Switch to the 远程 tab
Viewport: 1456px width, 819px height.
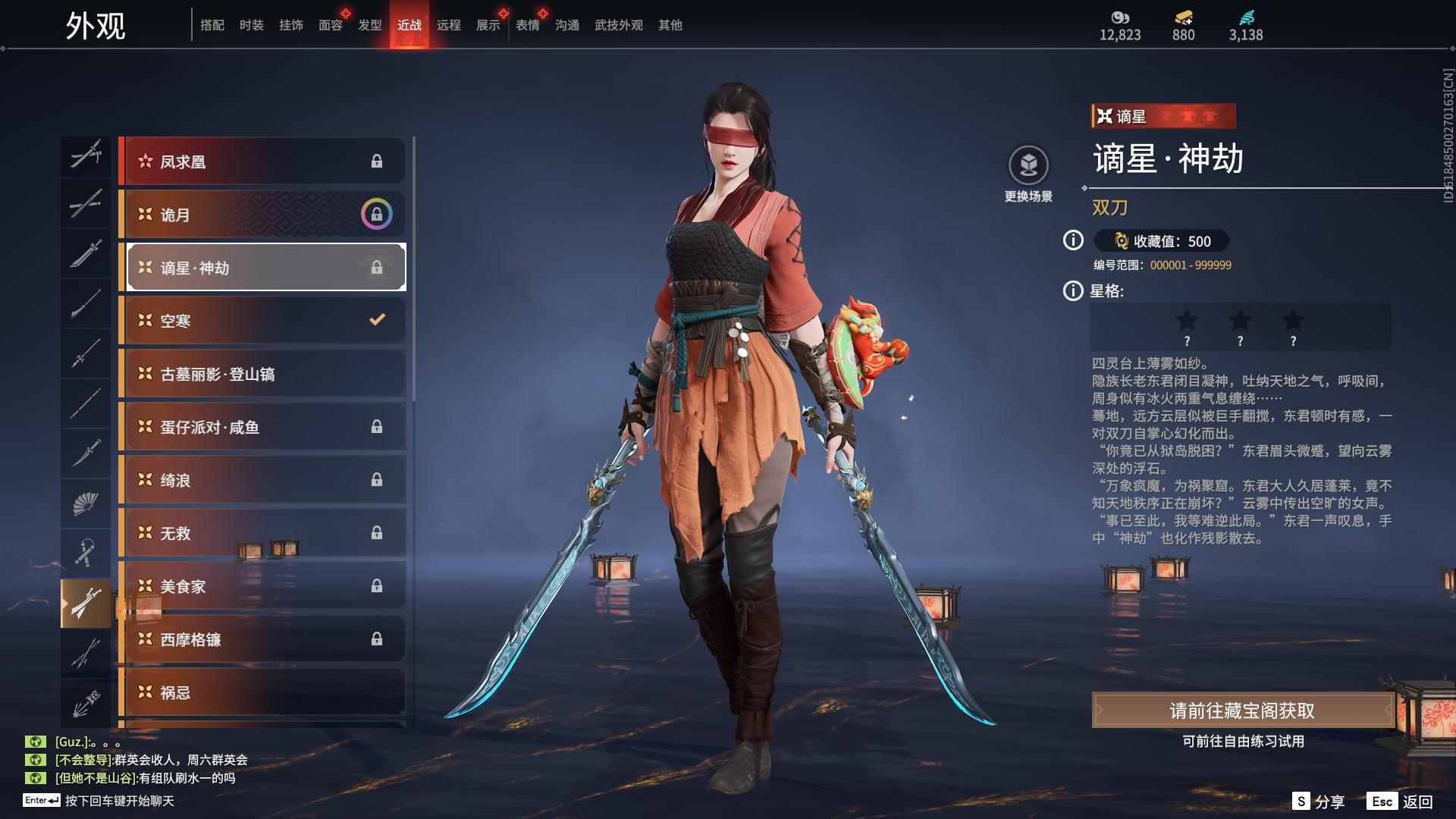449,25
